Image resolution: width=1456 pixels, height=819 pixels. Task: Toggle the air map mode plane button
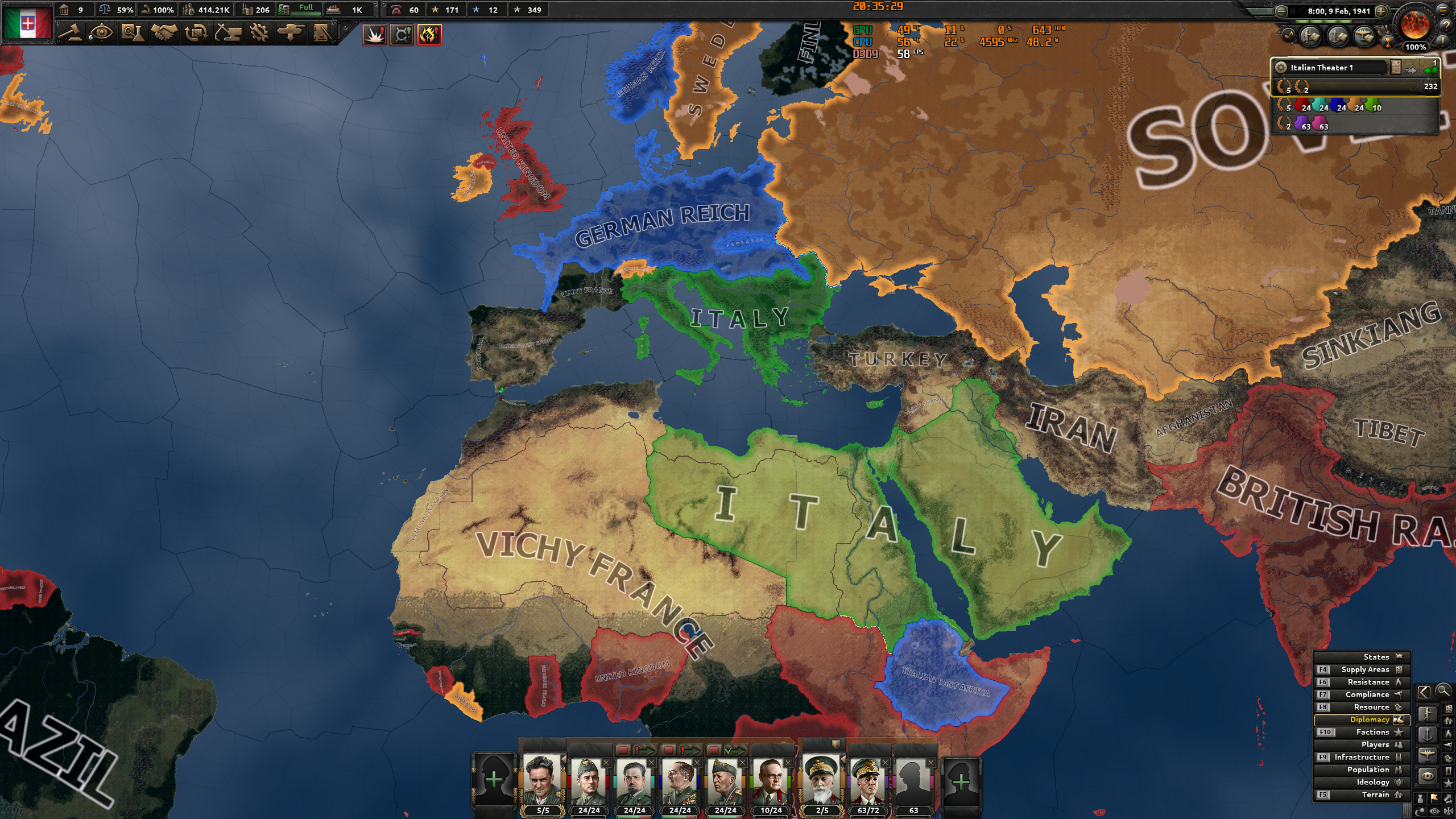tap(1428, 756)
